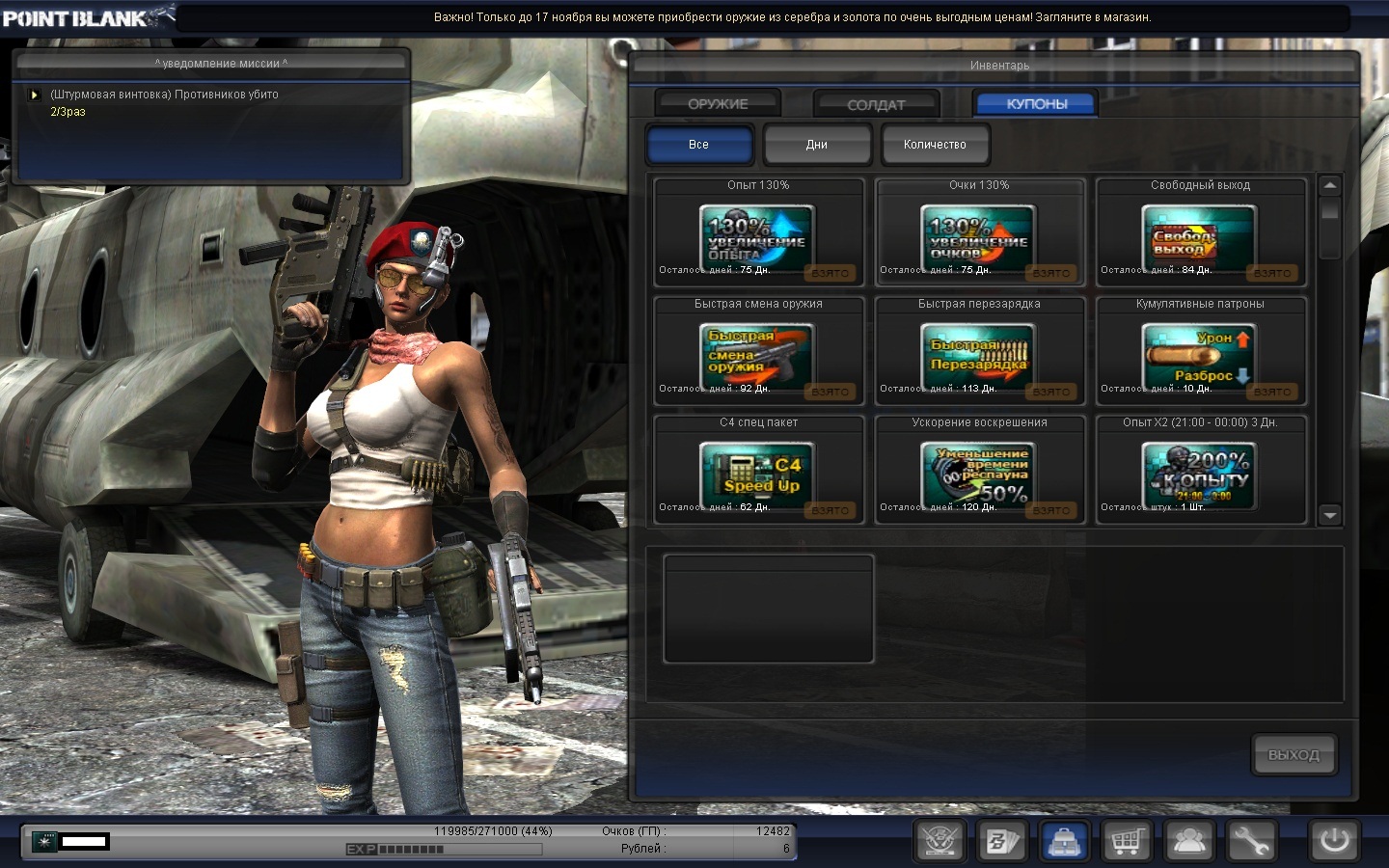Open settings with the wrench icon
The height and width of the screenshot is (868, 1389).
(x=1251, y=842)
